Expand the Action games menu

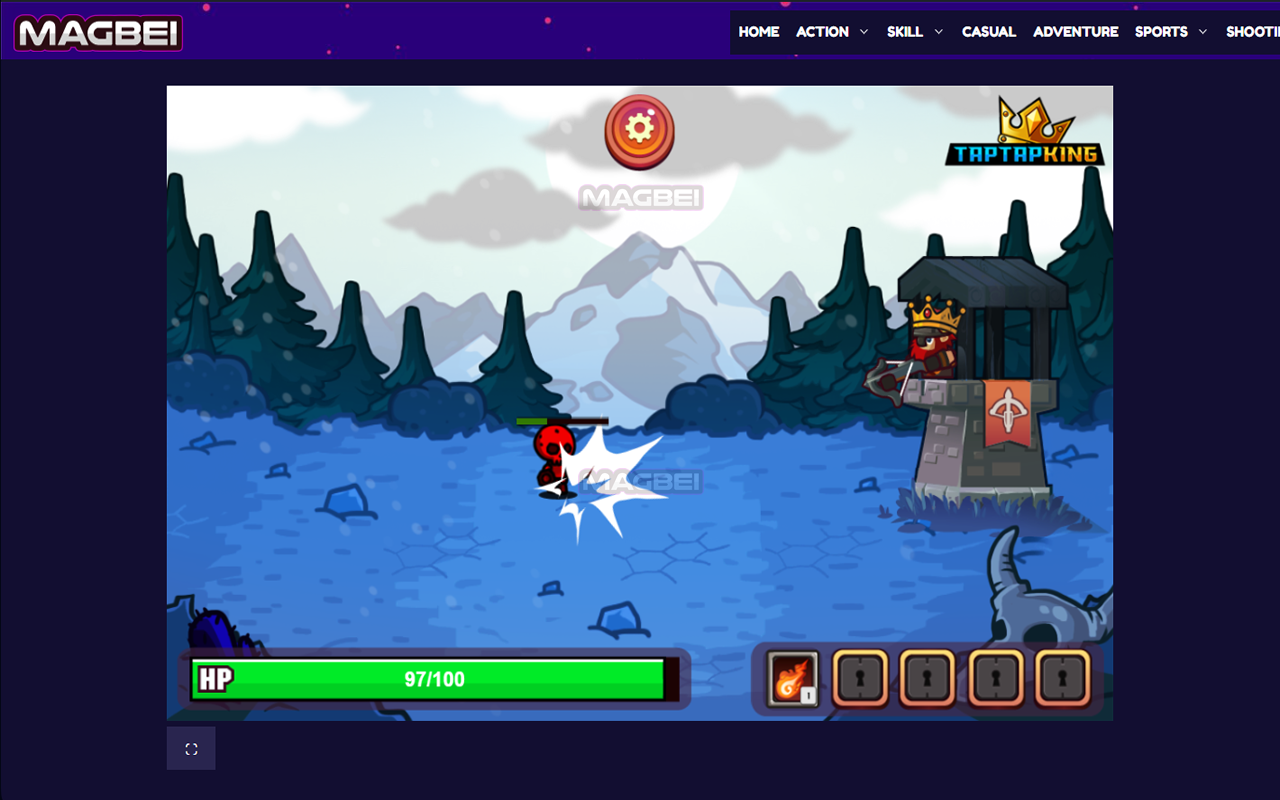click(x=832, y=32)
